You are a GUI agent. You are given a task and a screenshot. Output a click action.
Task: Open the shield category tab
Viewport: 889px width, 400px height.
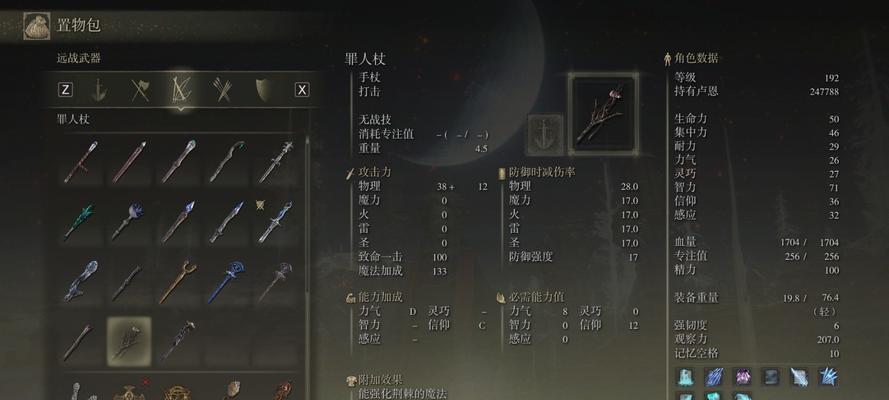pyautogui.click(x=264, y=90)
